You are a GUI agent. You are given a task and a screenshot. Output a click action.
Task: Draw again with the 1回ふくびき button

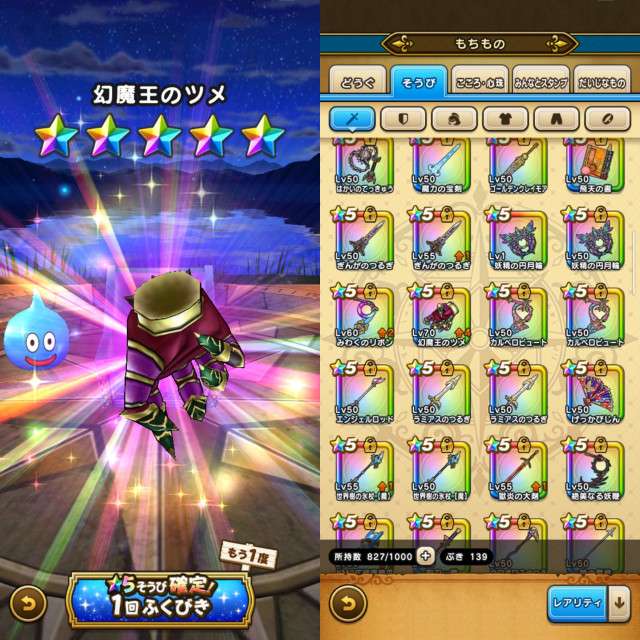pyautogui.click(x=160, y=599)
